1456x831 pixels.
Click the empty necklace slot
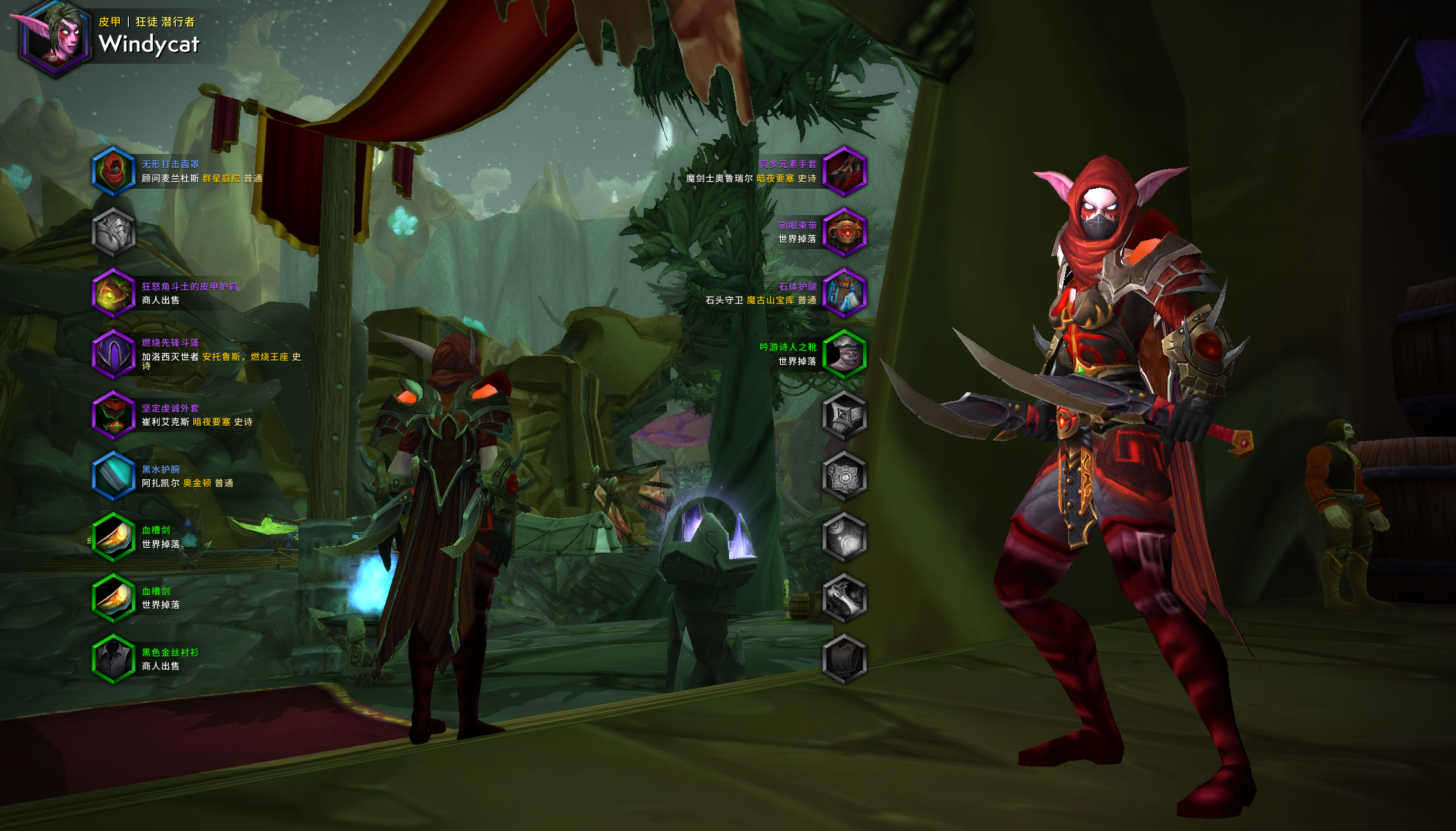coord(113,232)
